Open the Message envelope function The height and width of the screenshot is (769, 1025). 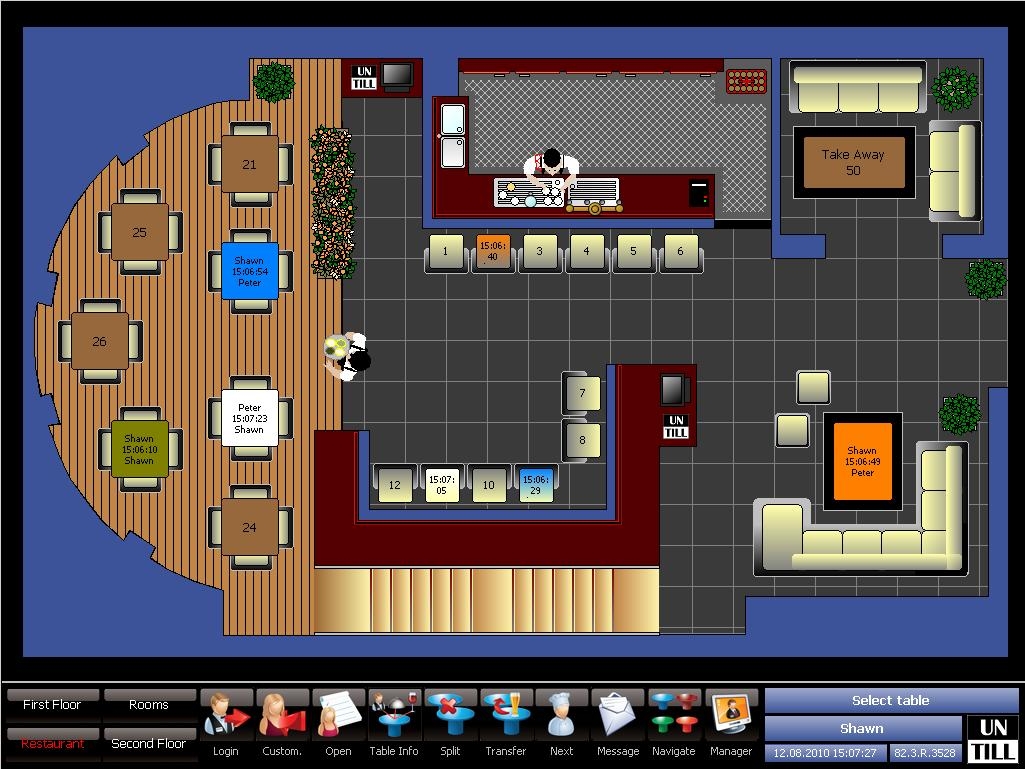pyautogui.click(x=618, y=724)
